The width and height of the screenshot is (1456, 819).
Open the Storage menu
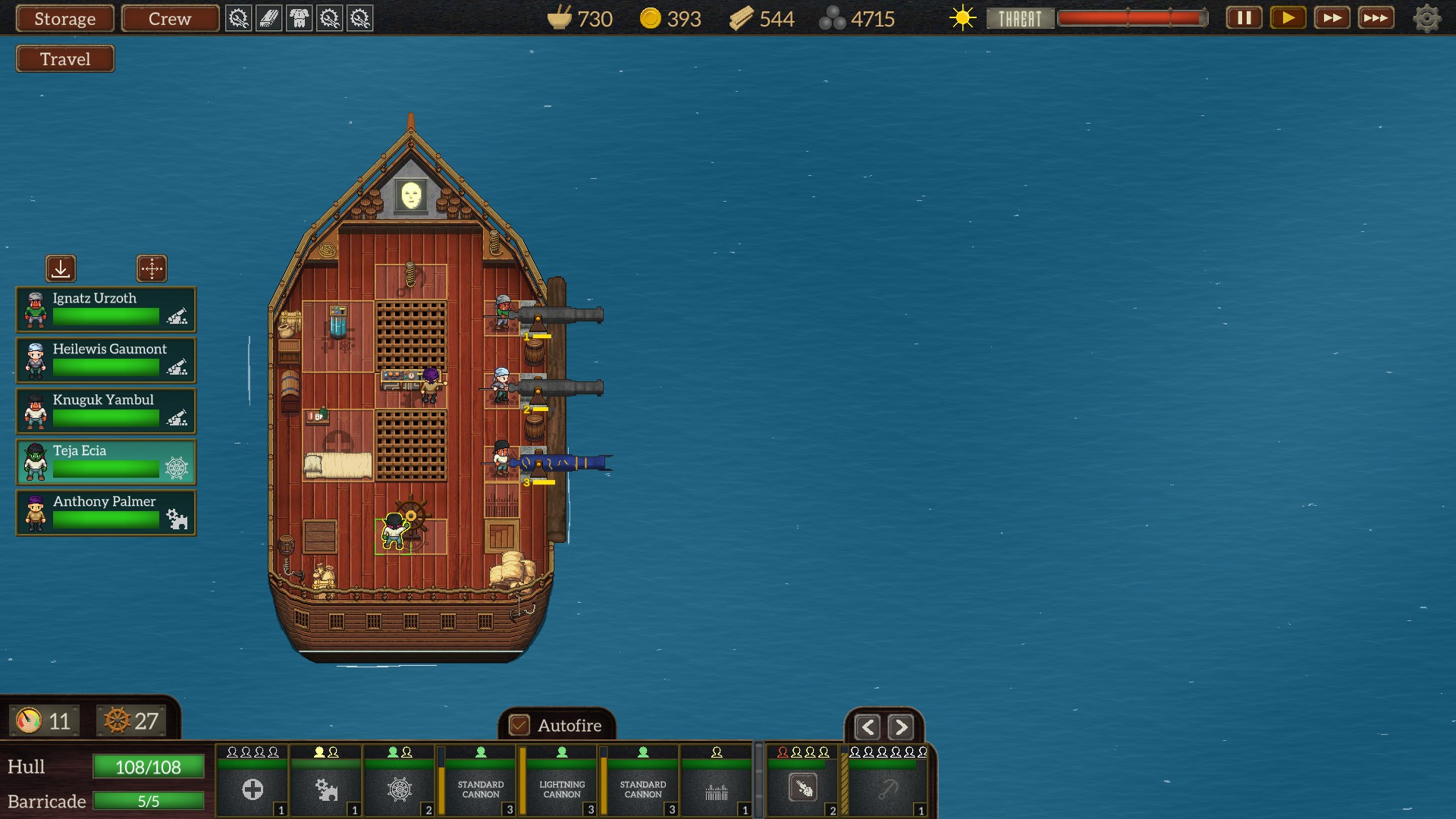point(64,18)
